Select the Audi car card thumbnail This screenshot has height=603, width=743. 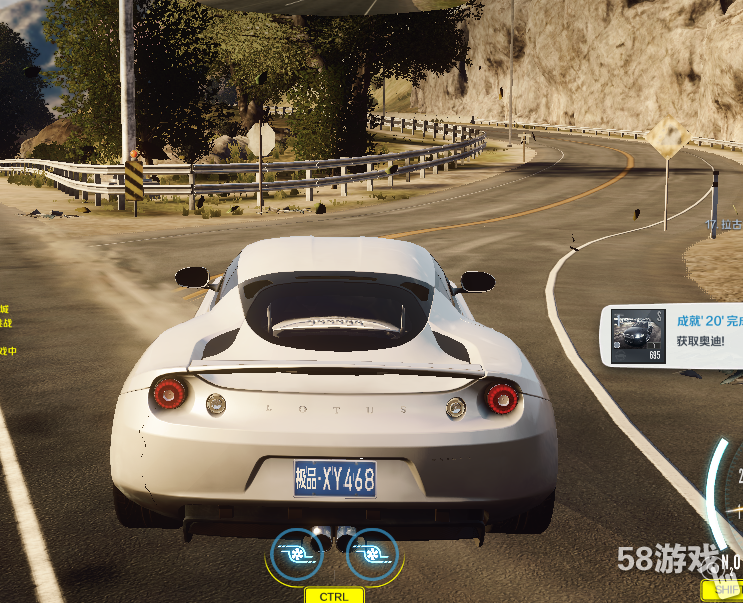[x=637, y=336]
